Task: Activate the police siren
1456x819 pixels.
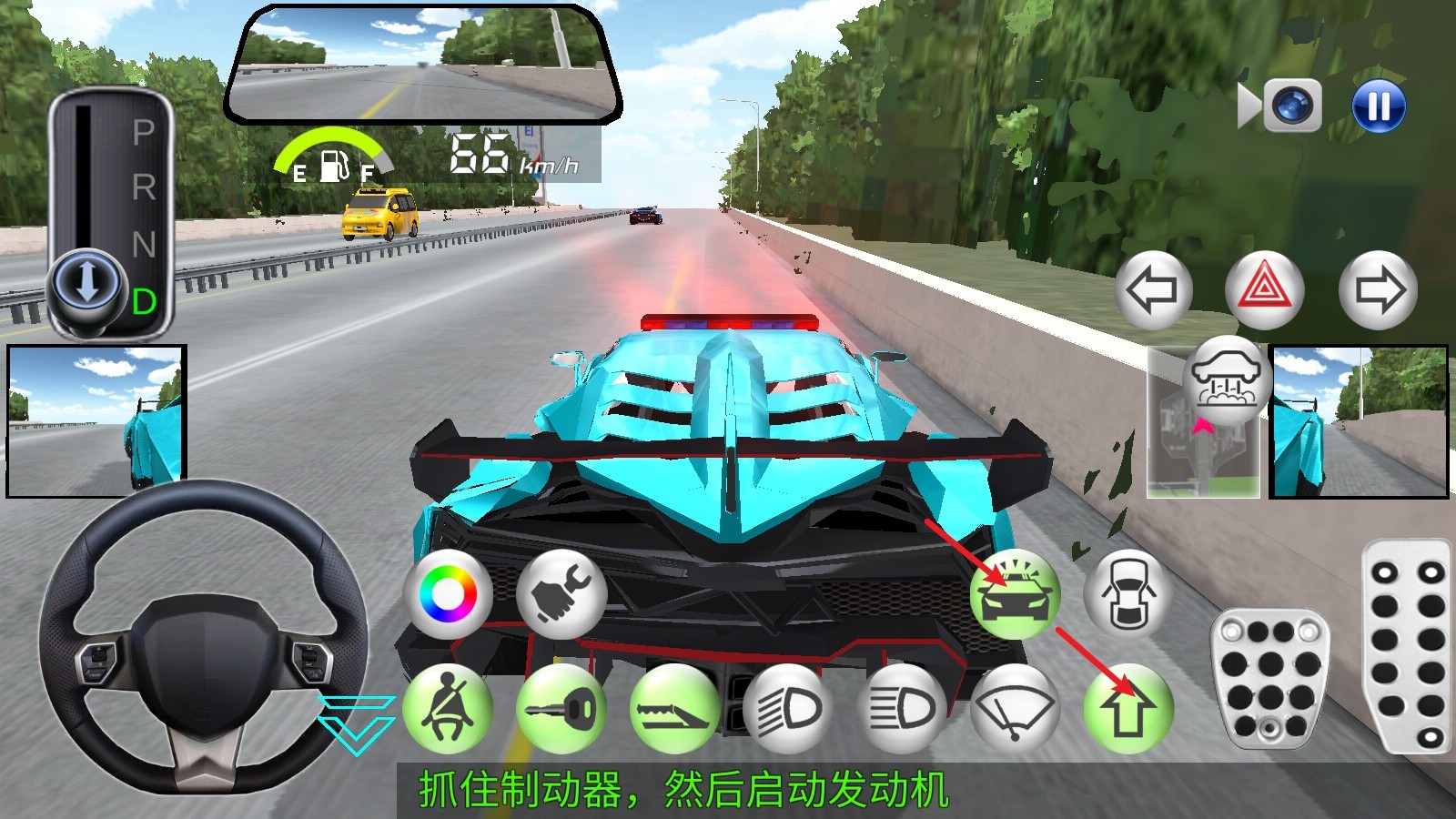Action: [x=1016, y=596]
